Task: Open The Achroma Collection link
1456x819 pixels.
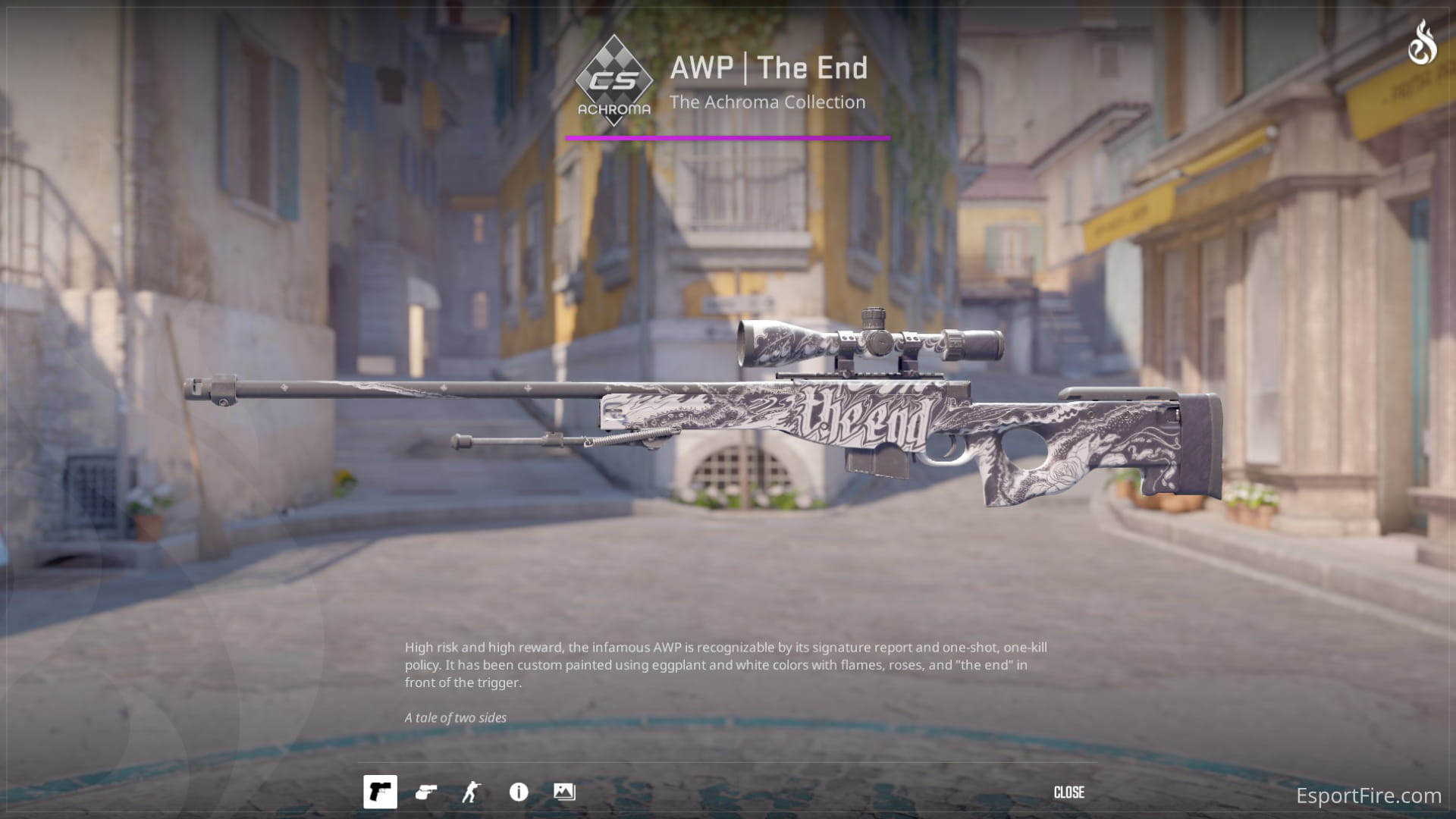Action: pyautogui.click(x=767, y=102)
